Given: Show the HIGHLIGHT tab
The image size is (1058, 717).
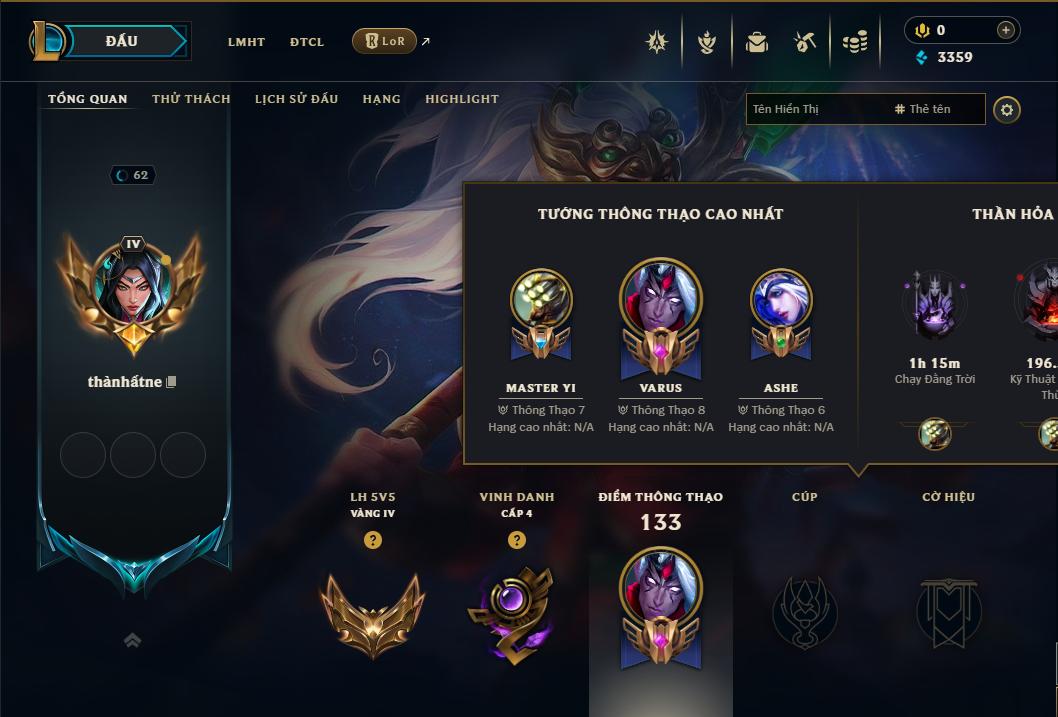Looking at the screenshot, I should [x=461, y=99].
